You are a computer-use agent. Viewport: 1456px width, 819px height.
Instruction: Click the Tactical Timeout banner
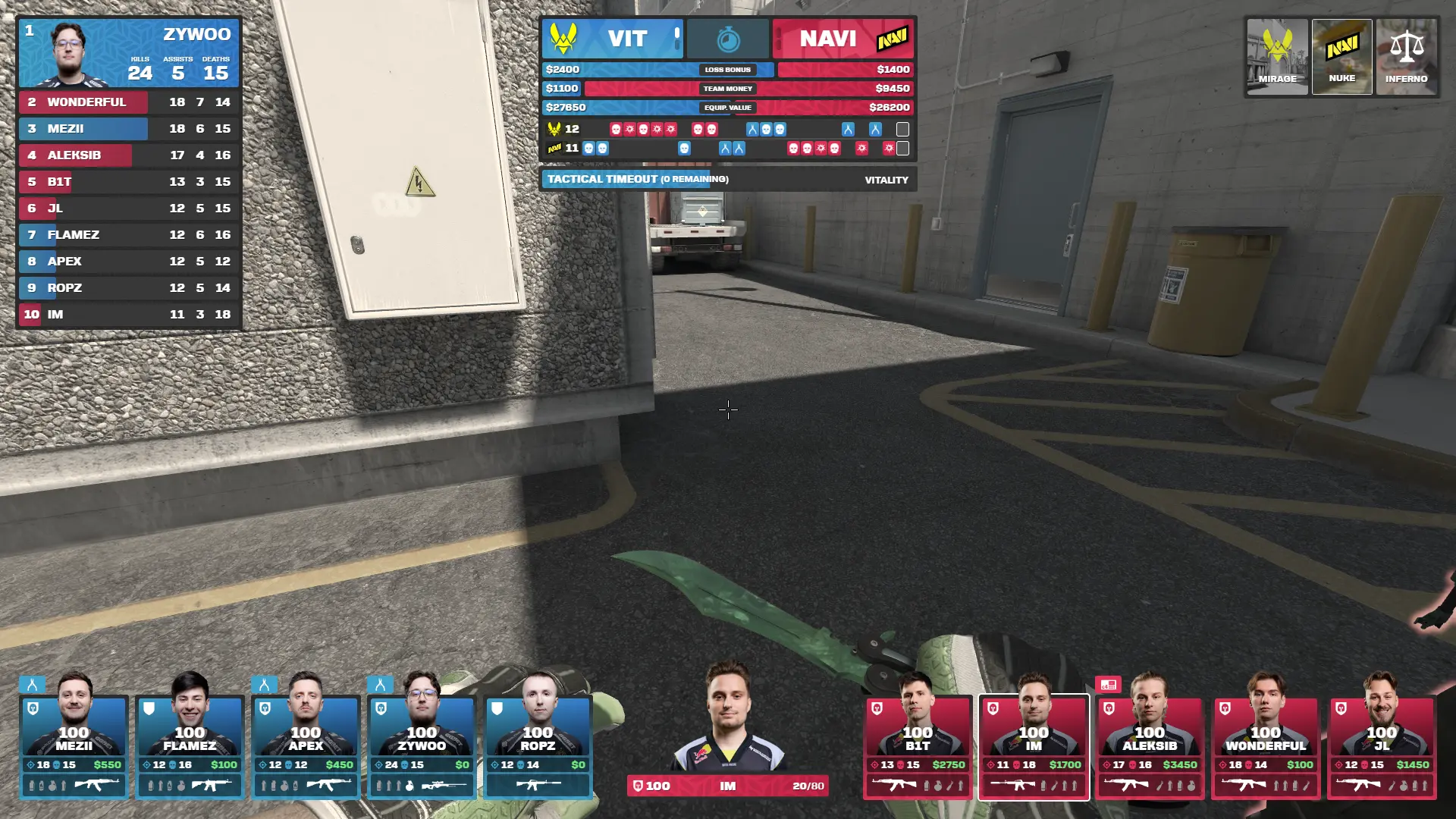click(x=728, y=180)
